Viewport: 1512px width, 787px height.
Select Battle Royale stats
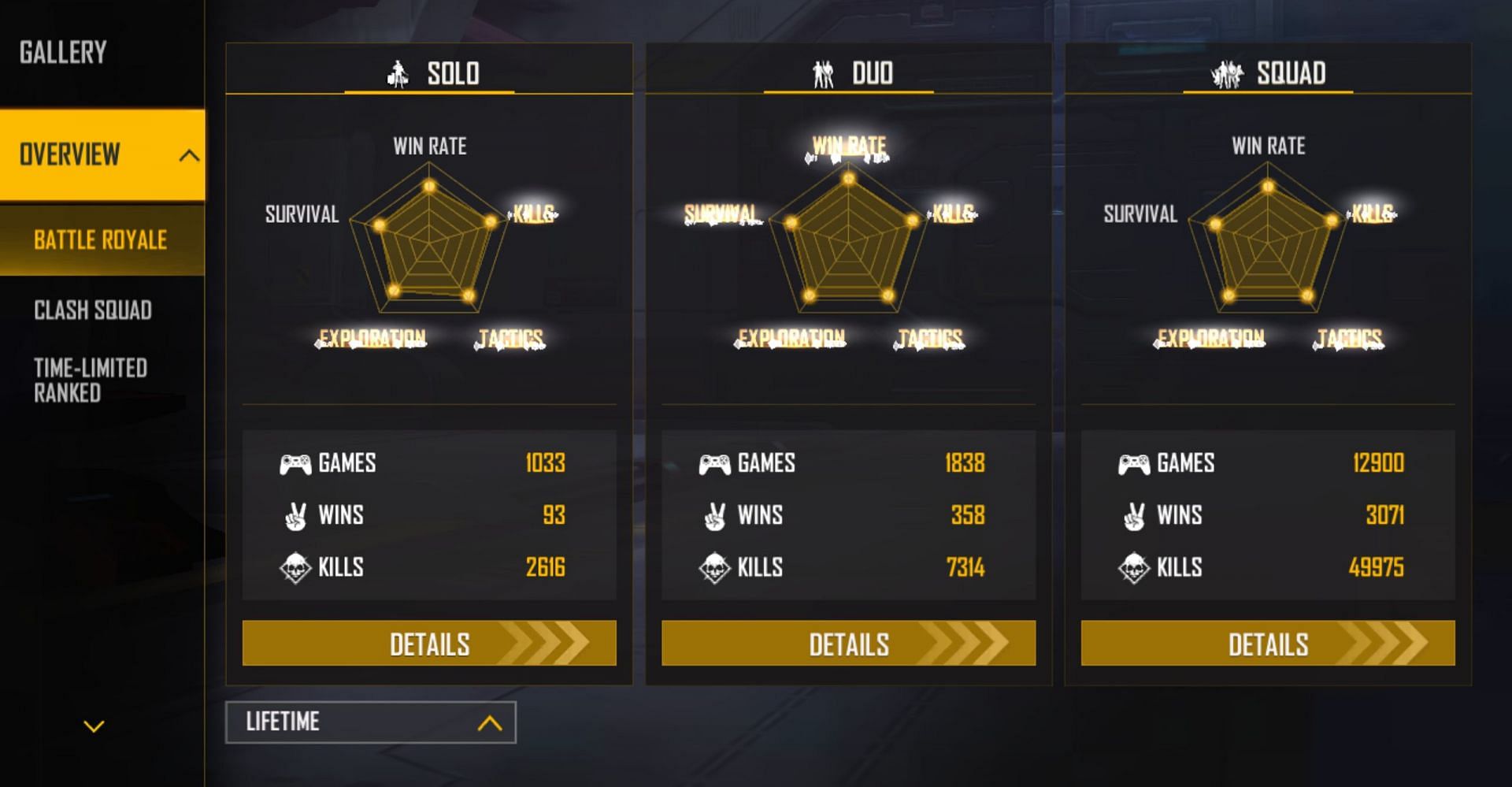coord(101,240)
